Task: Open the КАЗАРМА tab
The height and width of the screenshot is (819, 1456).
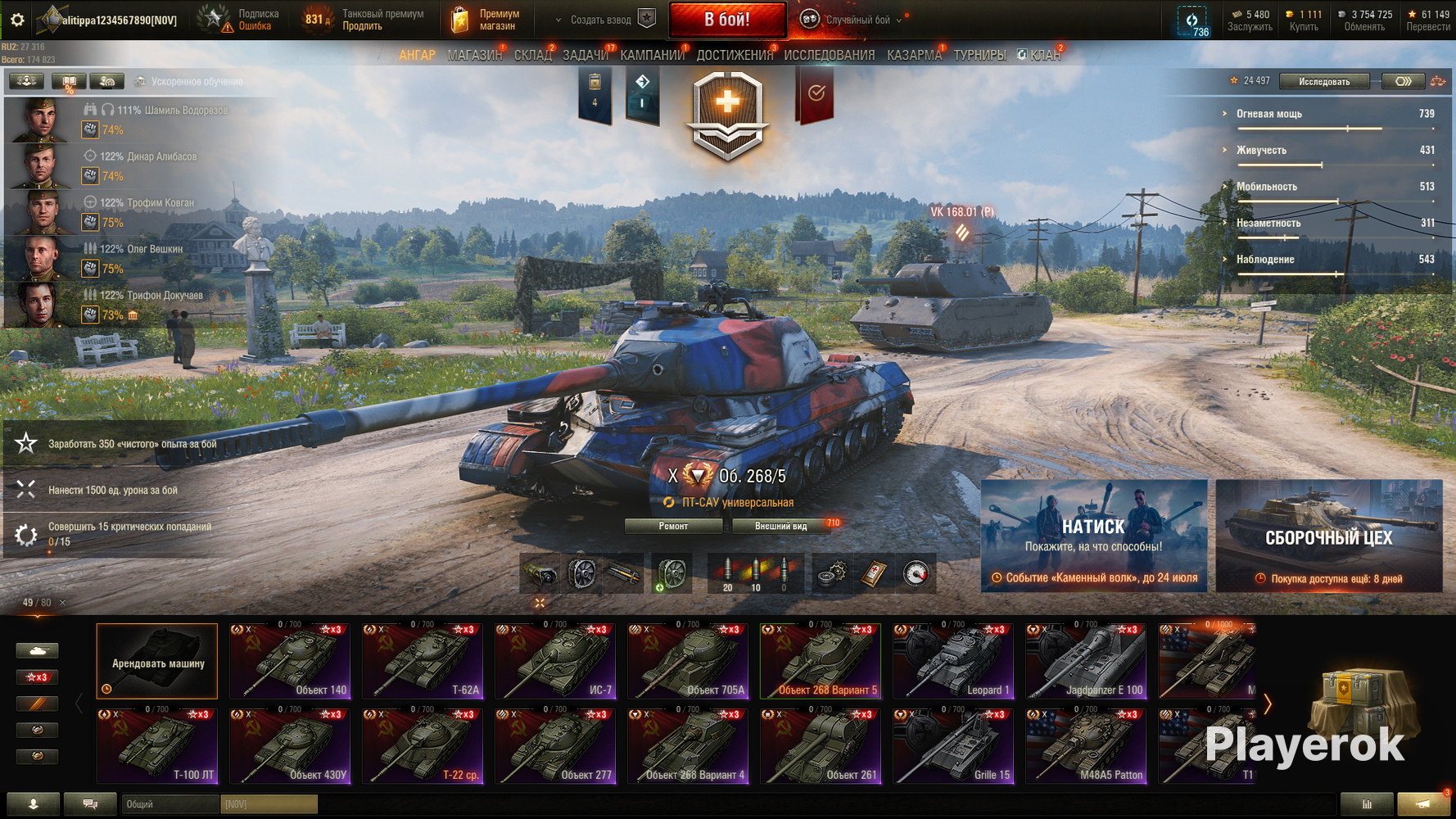Action: pos(914,55)
